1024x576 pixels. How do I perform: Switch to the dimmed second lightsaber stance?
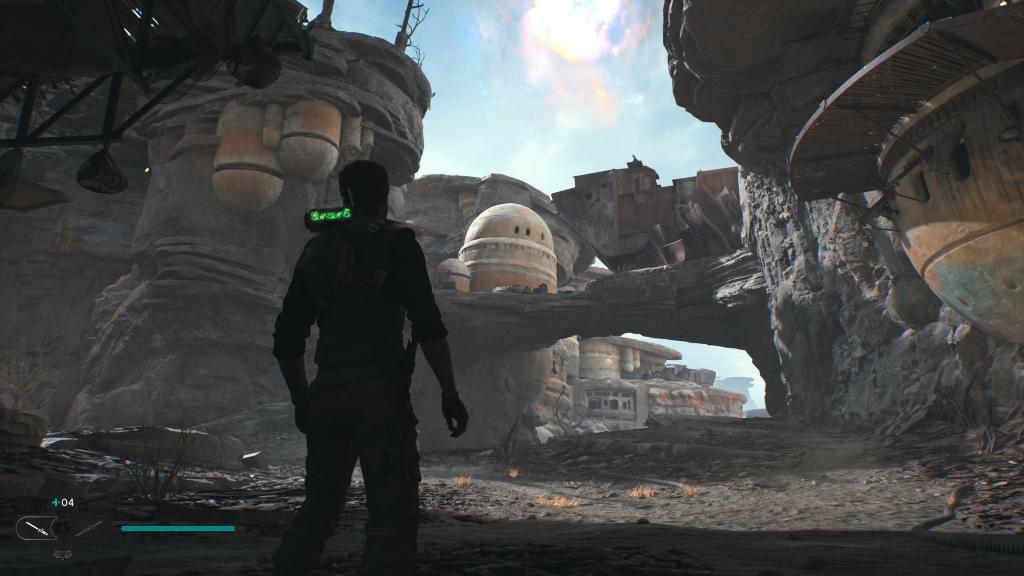(x=88, y=527)
